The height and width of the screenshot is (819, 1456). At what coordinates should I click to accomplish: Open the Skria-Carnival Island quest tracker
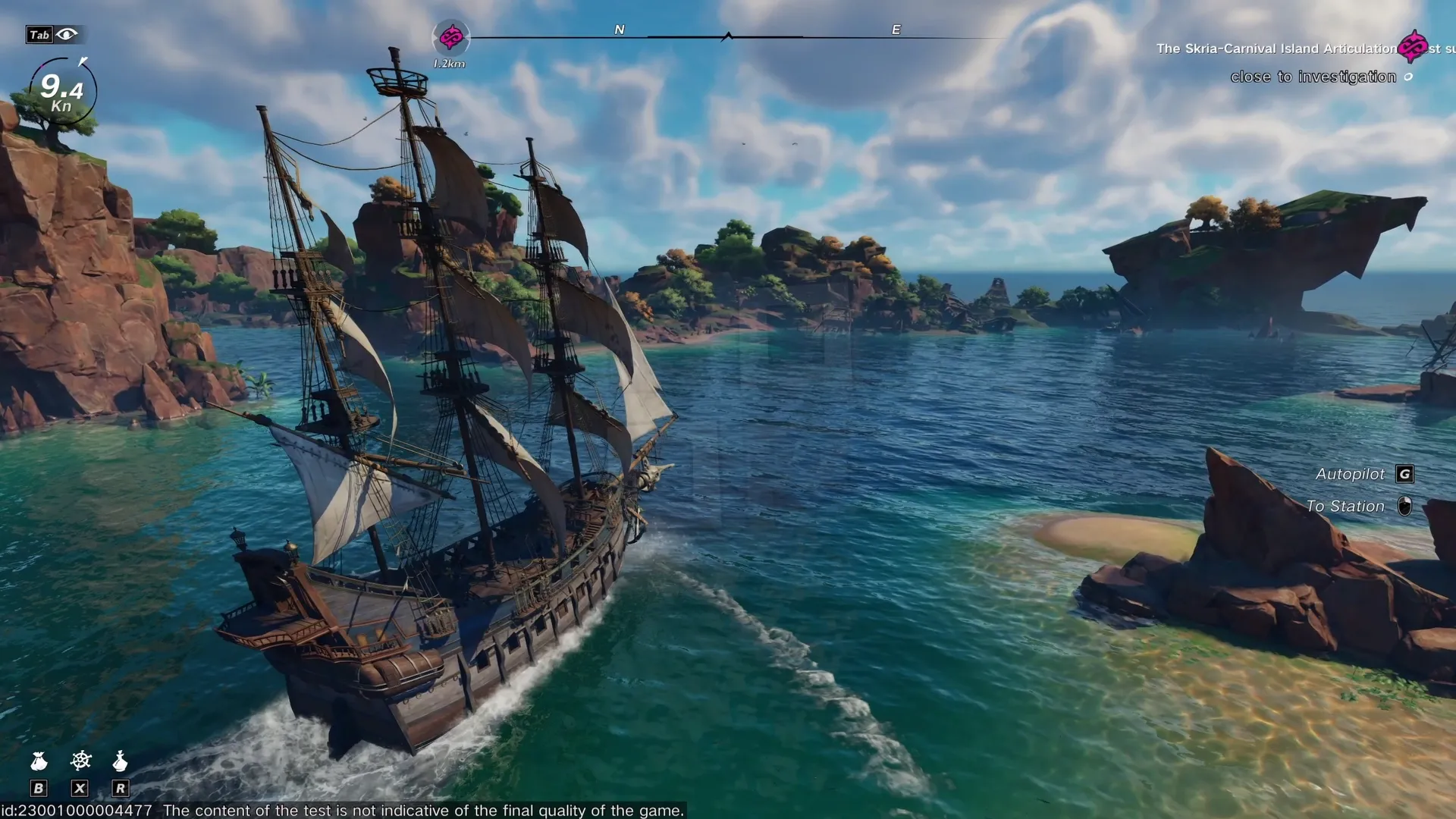click(x=1276, y=49)
